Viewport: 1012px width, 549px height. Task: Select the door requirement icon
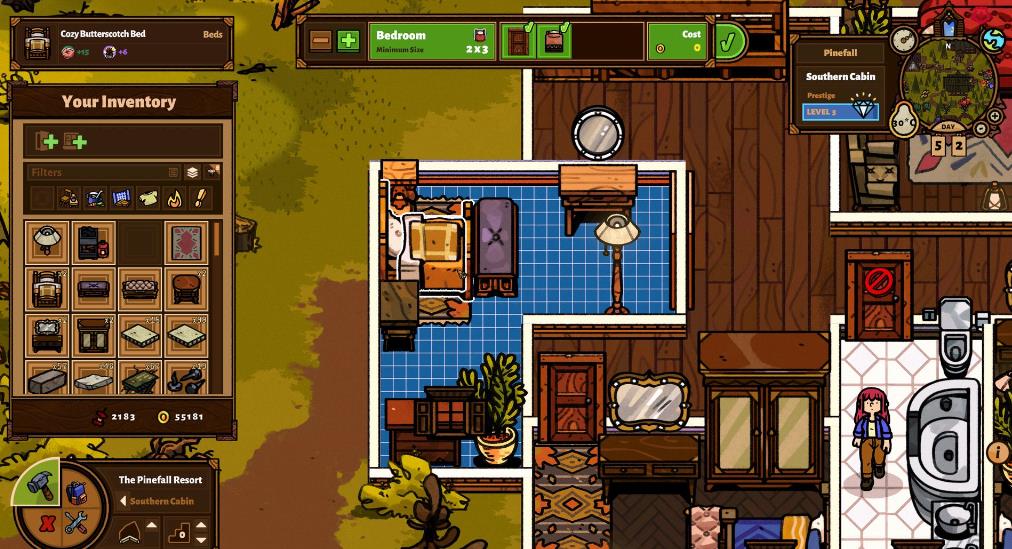517,42
